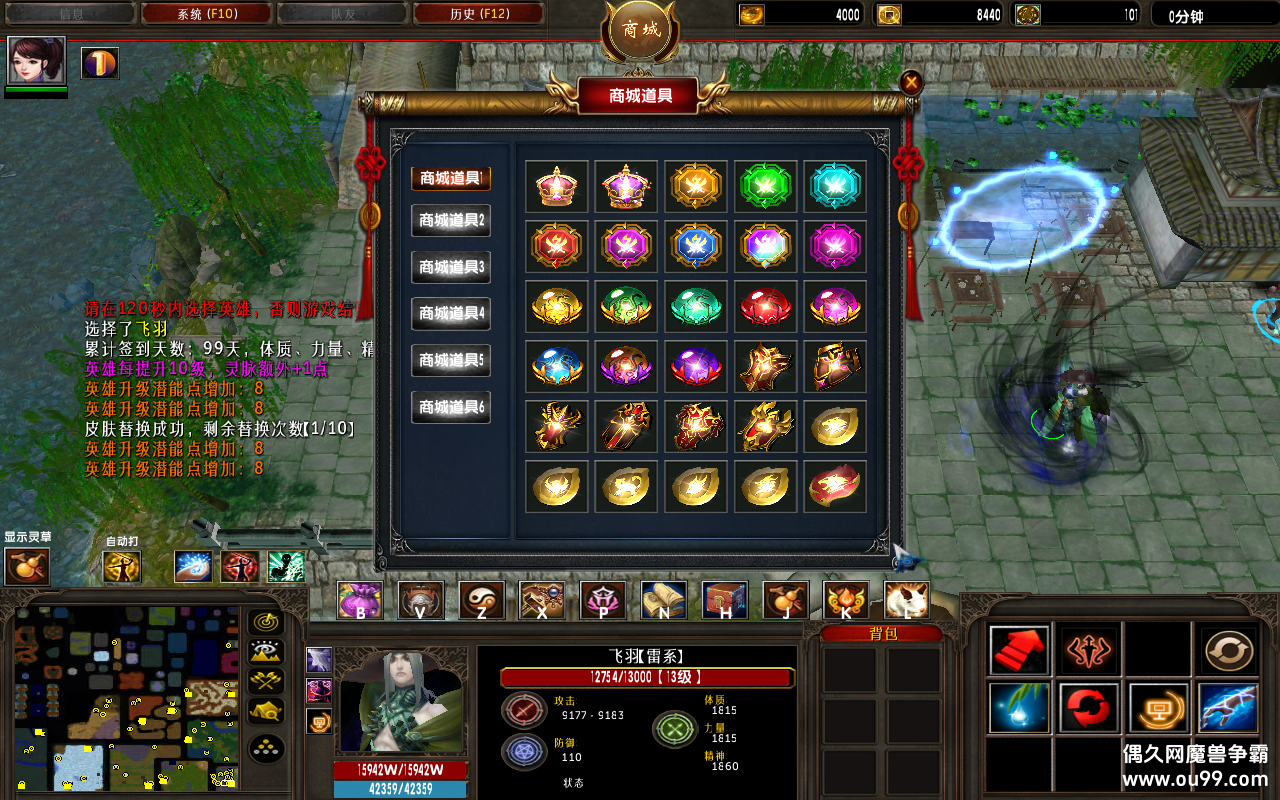
Task: Click the forge anvil icon with hotkey X
Action: (x=542, y=601)
